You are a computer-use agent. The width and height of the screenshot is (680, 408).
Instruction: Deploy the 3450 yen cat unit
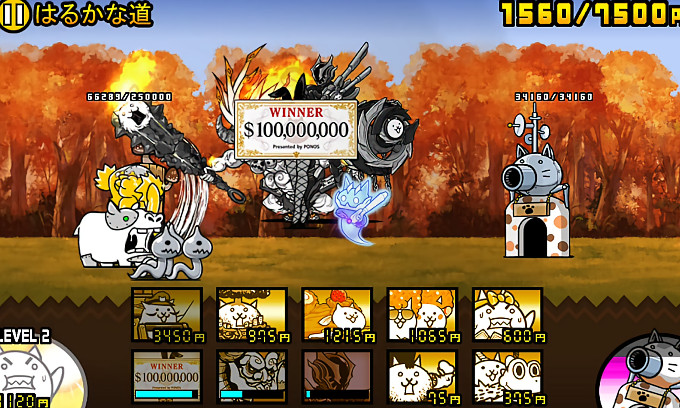[167, 315]
